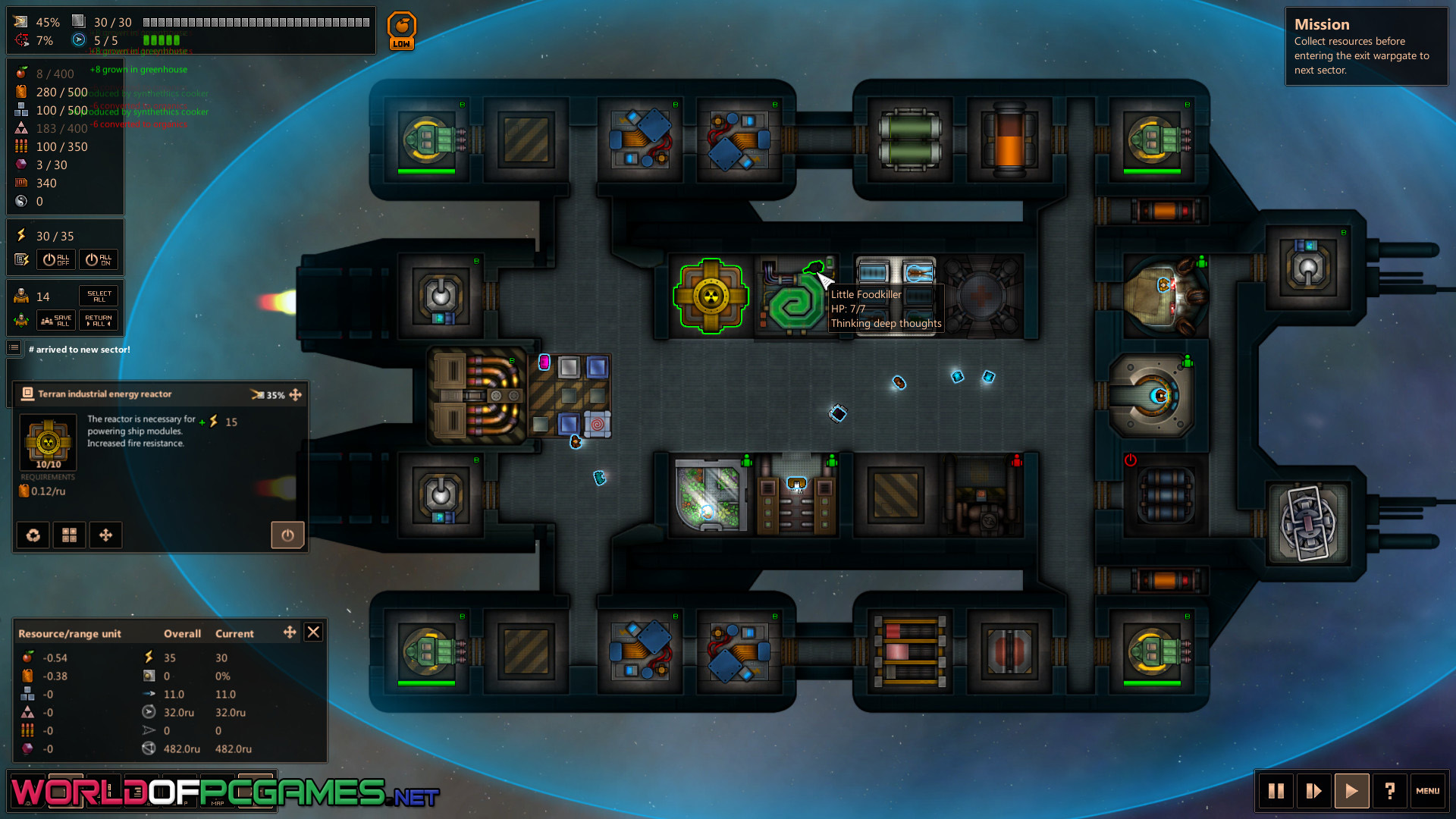Image resolution: width=1456 pixels, height=819 pixels.
Task: Resume normal play speed
Action: tap(1351, 791)
